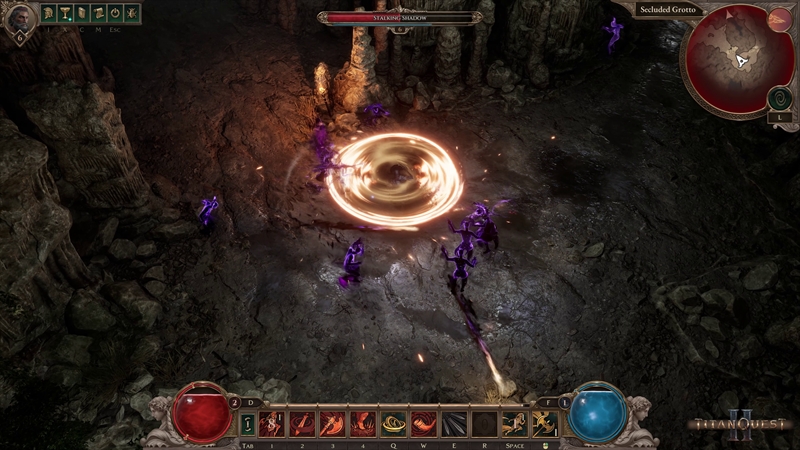The image size is (800, 450).
Task: Use the red horn skill on W
Action: tap(424, 423)
